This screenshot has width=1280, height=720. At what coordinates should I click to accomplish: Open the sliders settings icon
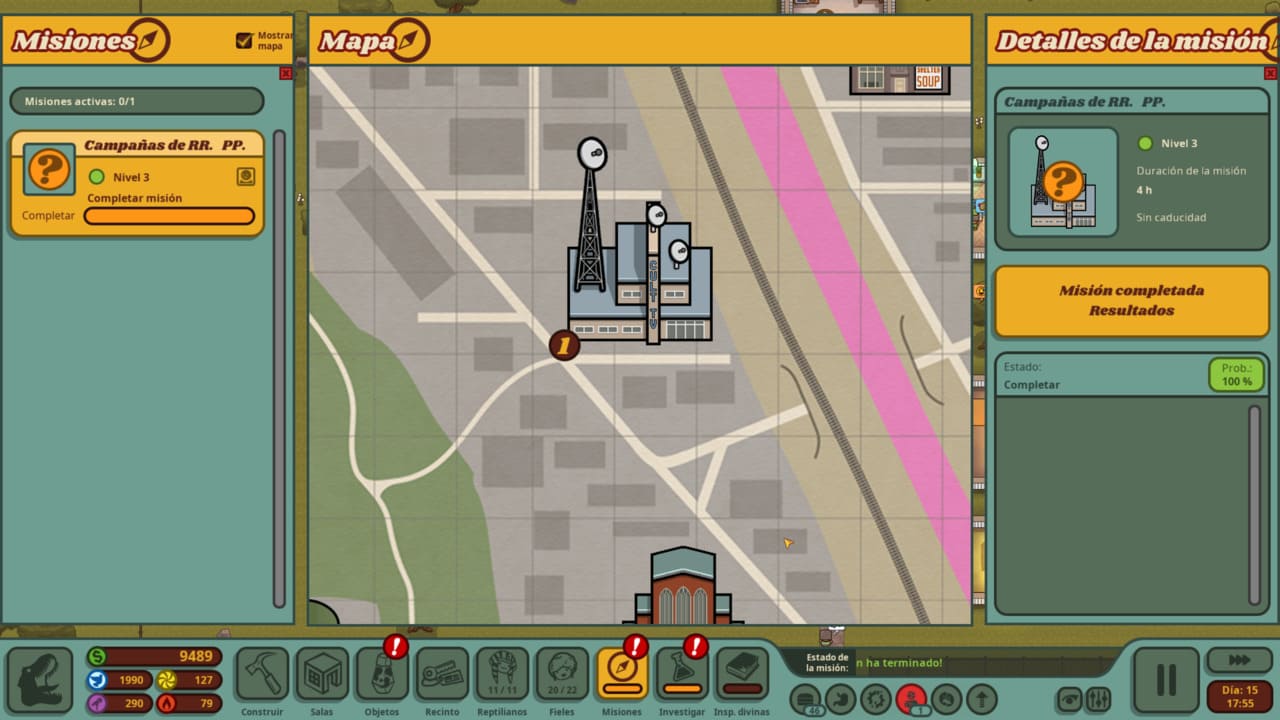pyautogui.click(x=1097, y=698)
